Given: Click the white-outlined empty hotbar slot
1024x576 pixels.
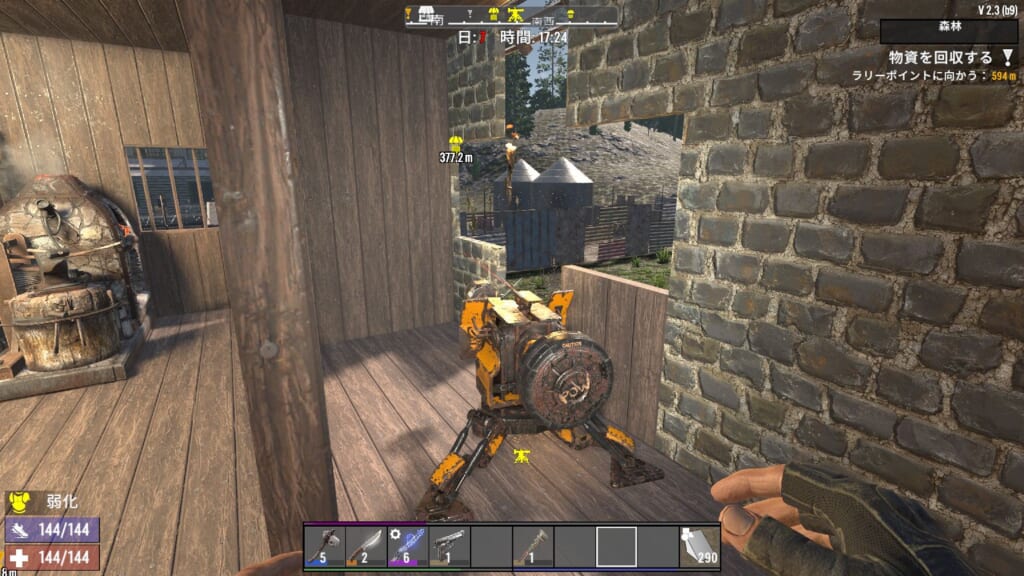Looking at the screenshot, I should click(616, 547).
